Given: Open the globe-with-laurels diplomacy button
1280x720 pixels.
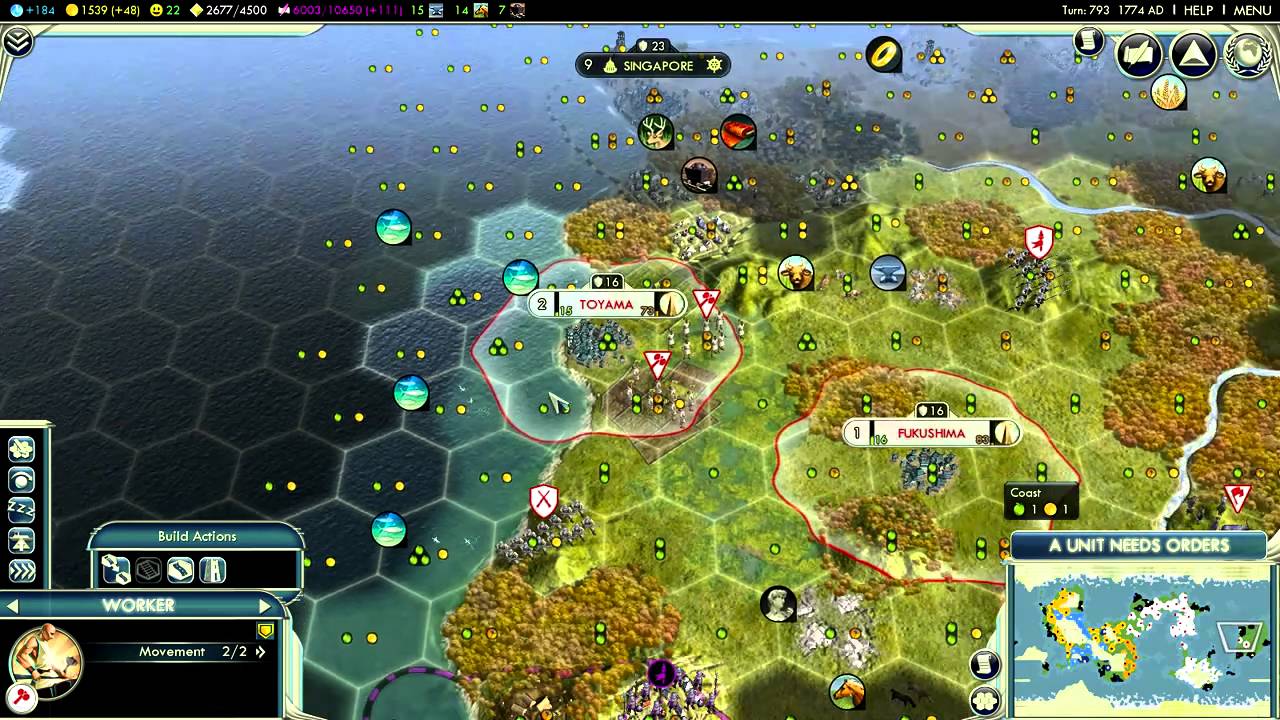Looking at the screenshot, I should tap(1248, 54).
